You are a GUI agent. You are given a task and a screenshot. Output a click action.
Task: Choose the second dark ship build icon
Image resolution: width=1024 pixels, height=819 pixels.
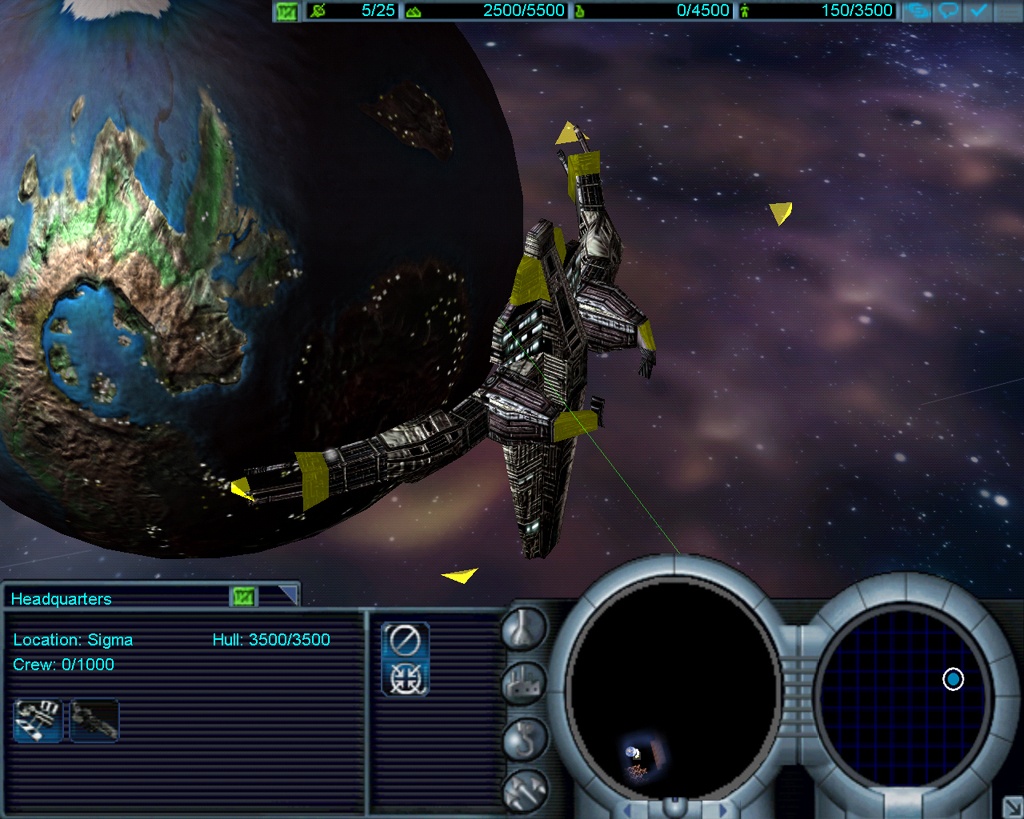tap(94, 720)
